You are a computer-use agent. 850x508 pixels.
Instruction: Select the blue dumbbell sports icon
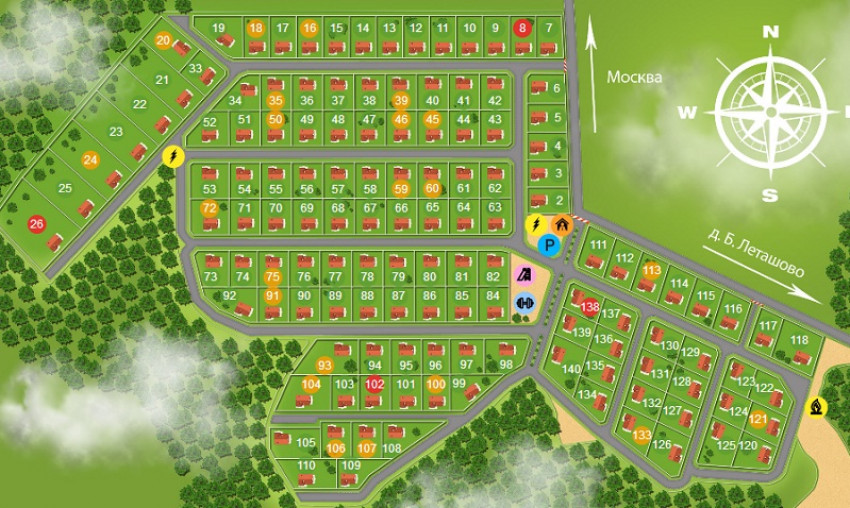pyautogui.click(x=525, y=301)
